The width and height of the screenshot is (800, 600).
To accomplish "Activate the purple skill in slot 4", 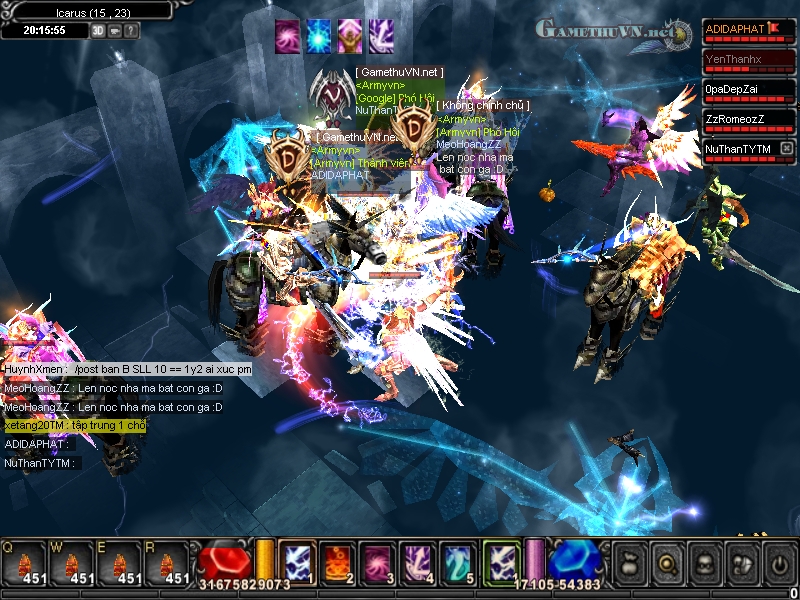I will [x=415, y=562].
